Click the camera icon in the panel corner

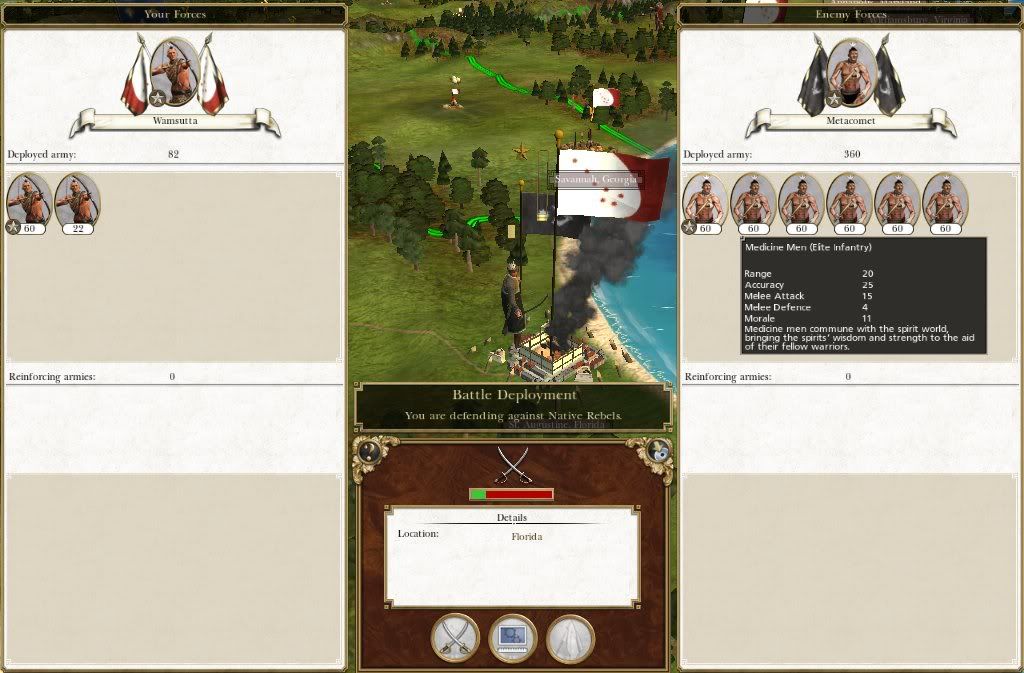coord(658,451)
